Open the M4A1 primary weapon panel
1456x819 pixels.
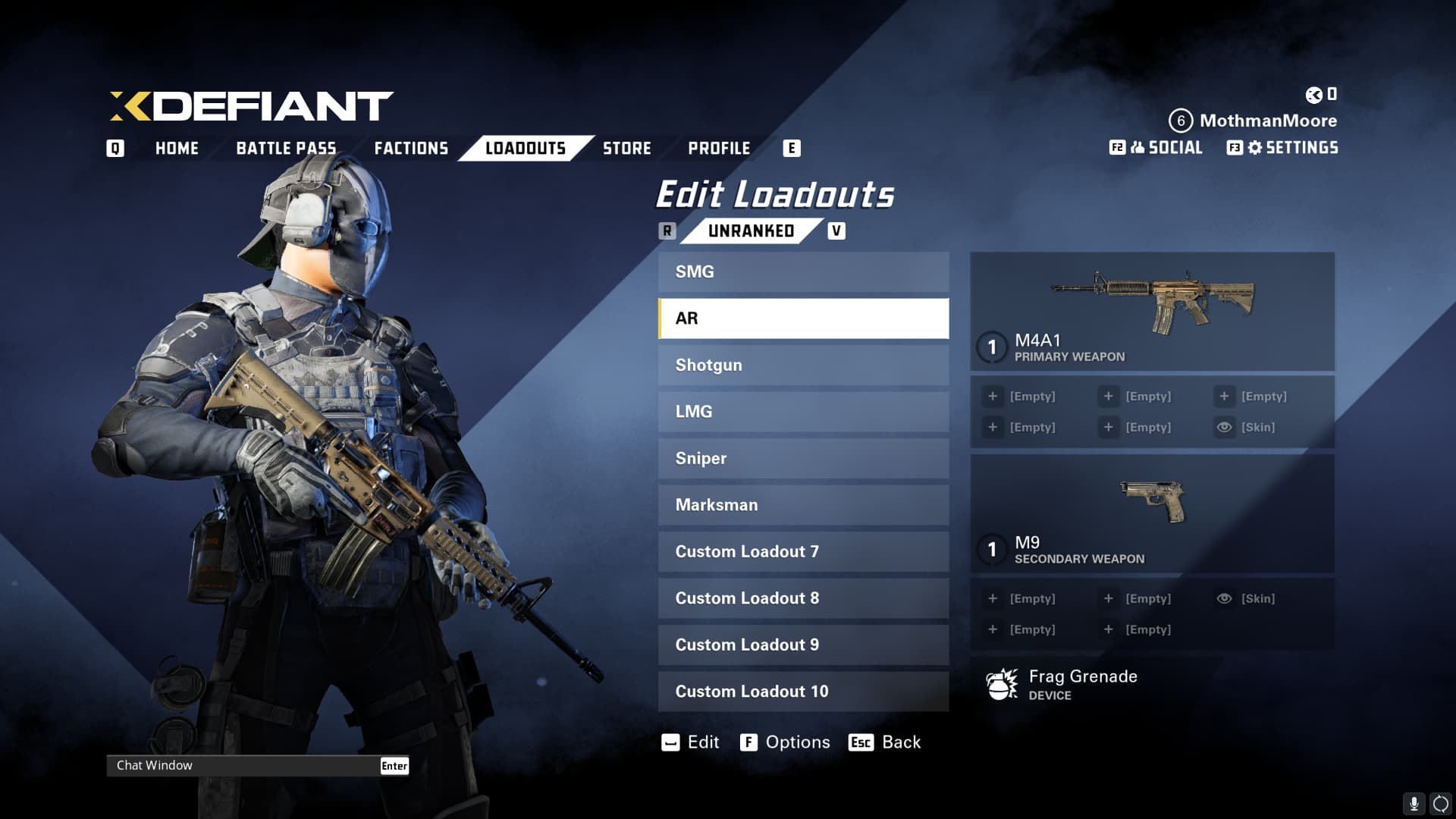[1152, 311]
